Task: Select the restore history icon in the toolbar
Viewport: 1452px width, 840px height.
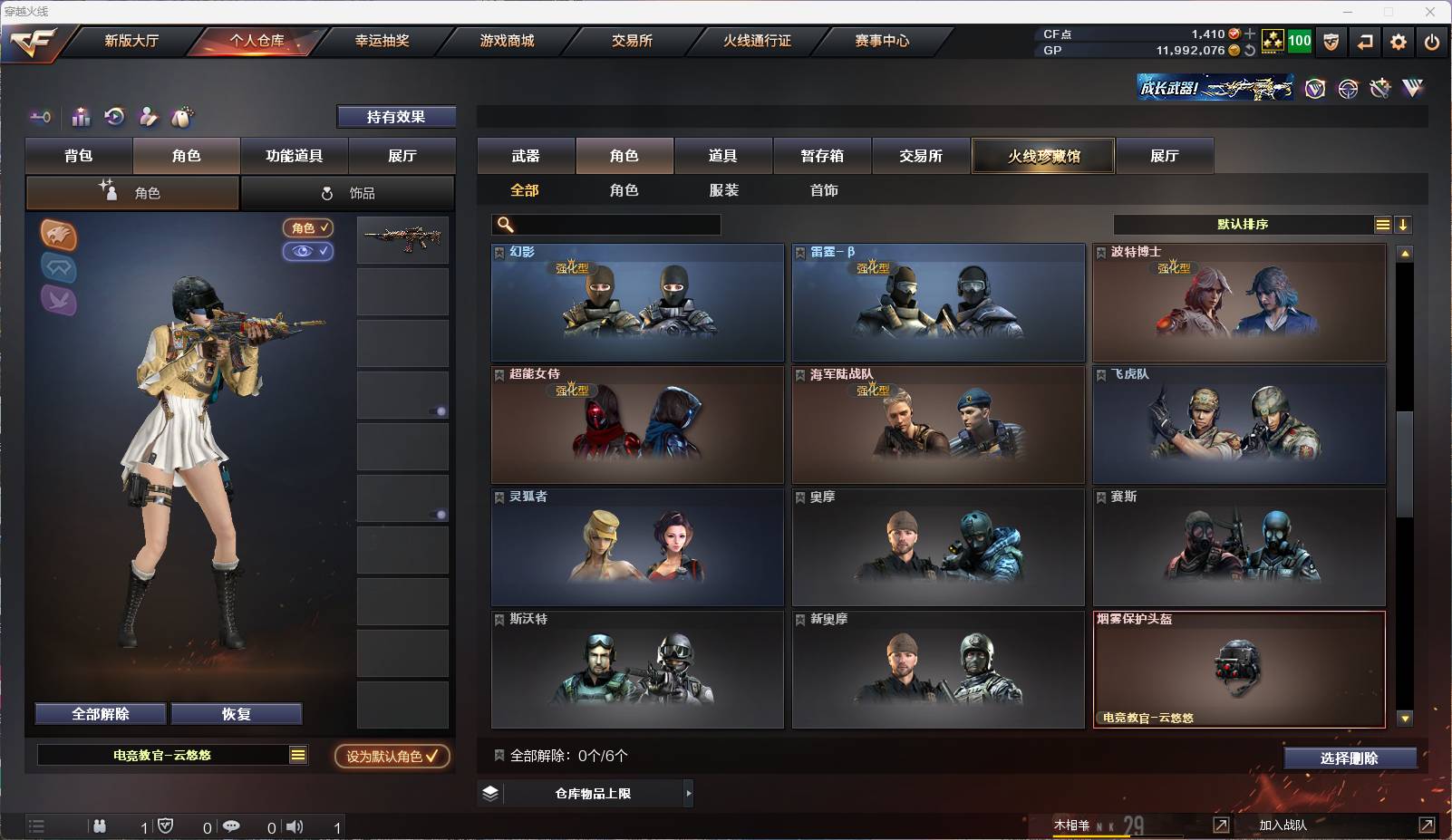Action: [113, 117]
